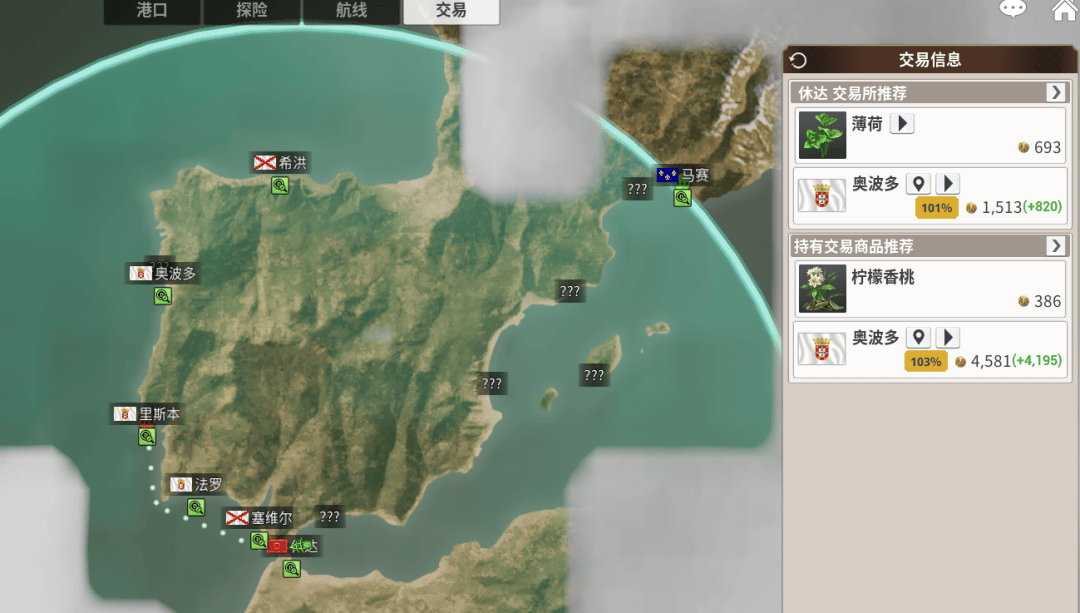This screenshot has height=613, width=1080.
Task: Expand 休达 交易所推荐 with its arrow
Action: coord(1056,92)
